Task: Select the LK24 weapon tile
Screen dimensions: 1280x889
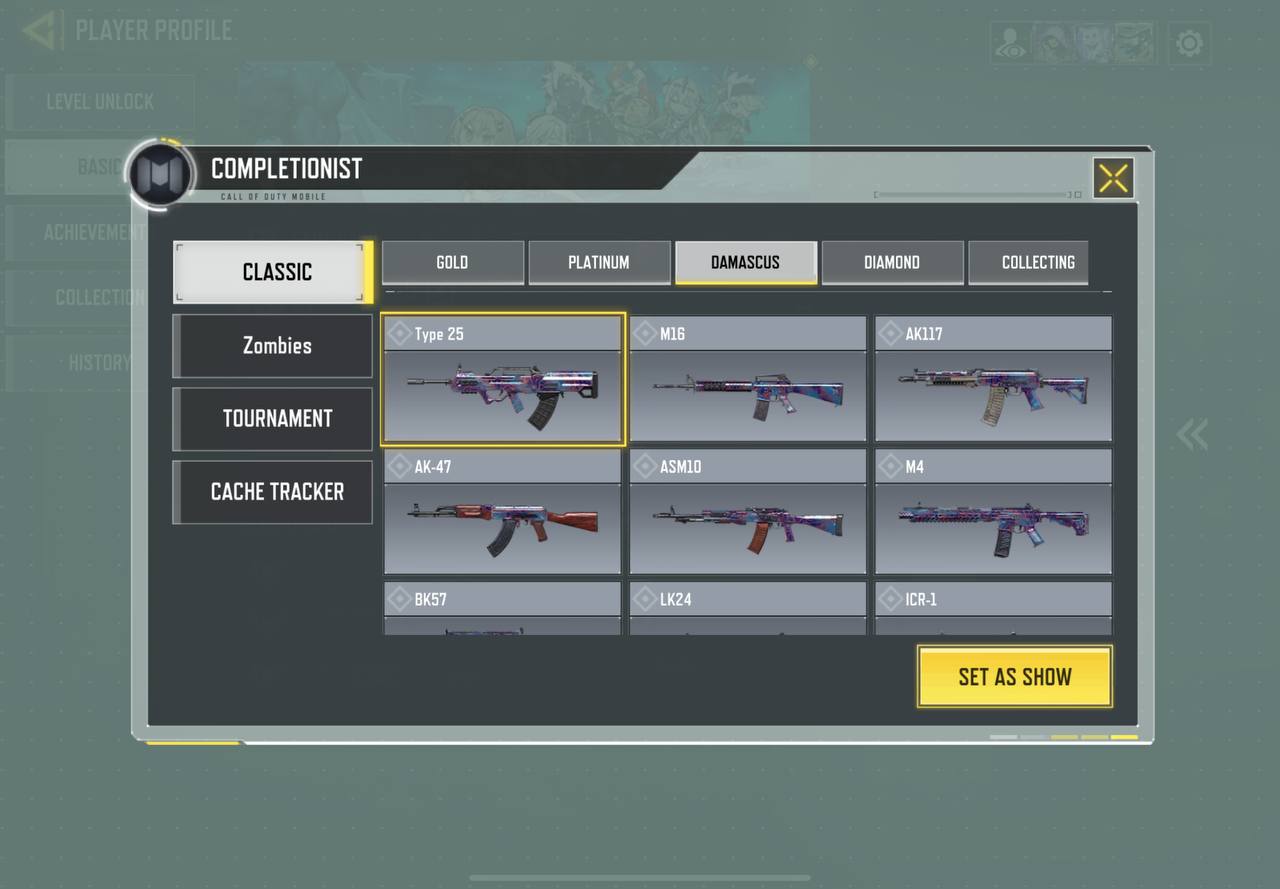Action: tap(748, 609)
